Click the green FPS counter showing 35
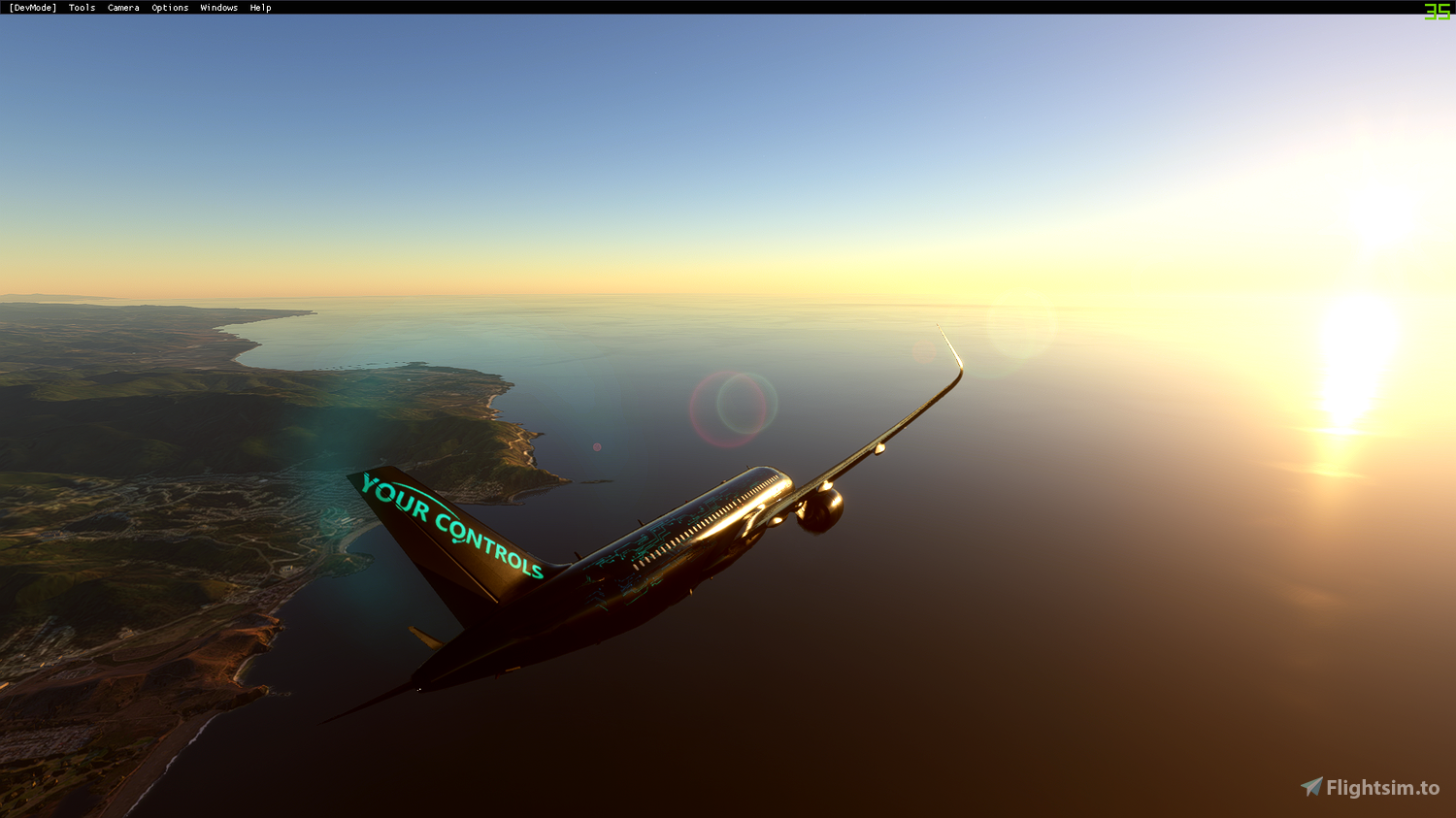Viewport: 1456px width, 818px height. pos(1435,13)
